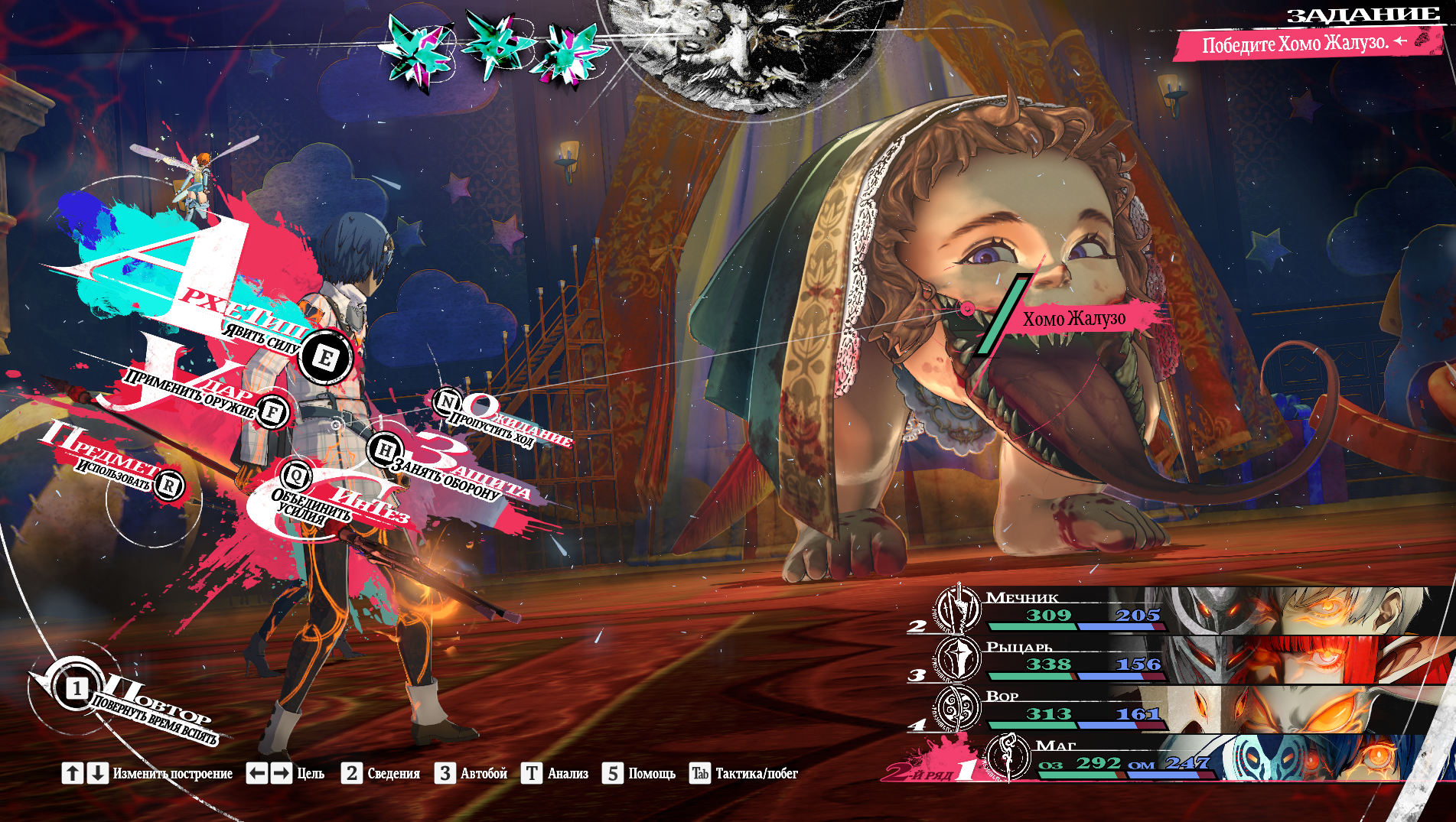1456x822 pixels.
Task: Select the Архетип command
Action: (325, 357)
